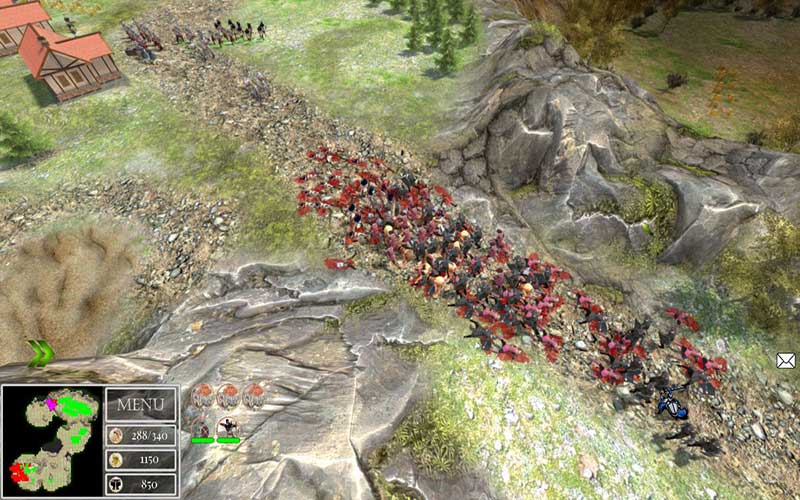Click the minimap in the corner

pyautogui.click(x=51, y=441)
